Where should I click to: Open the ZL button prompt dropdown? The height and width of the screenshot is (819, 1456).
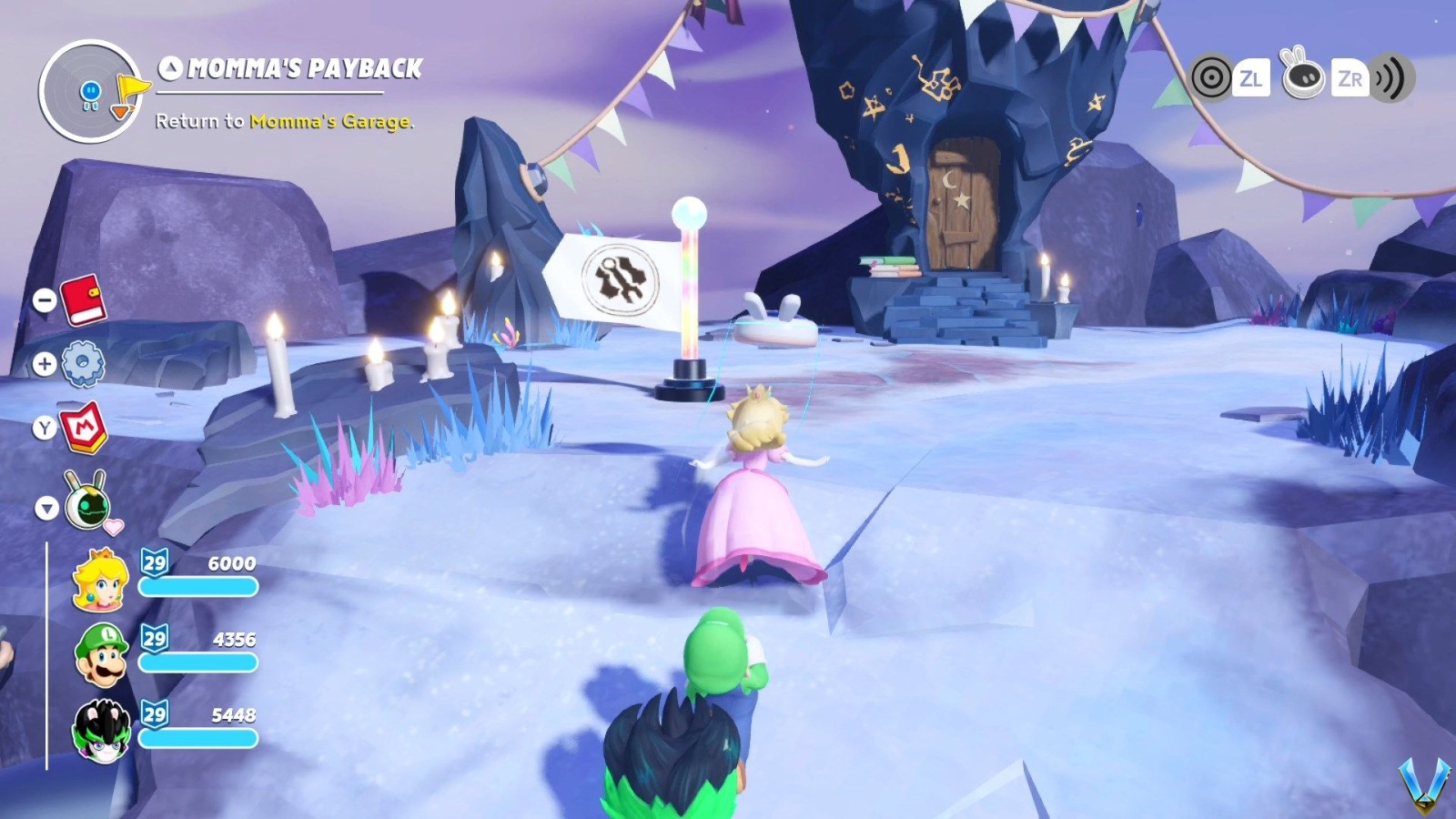tap(1252, 78)
